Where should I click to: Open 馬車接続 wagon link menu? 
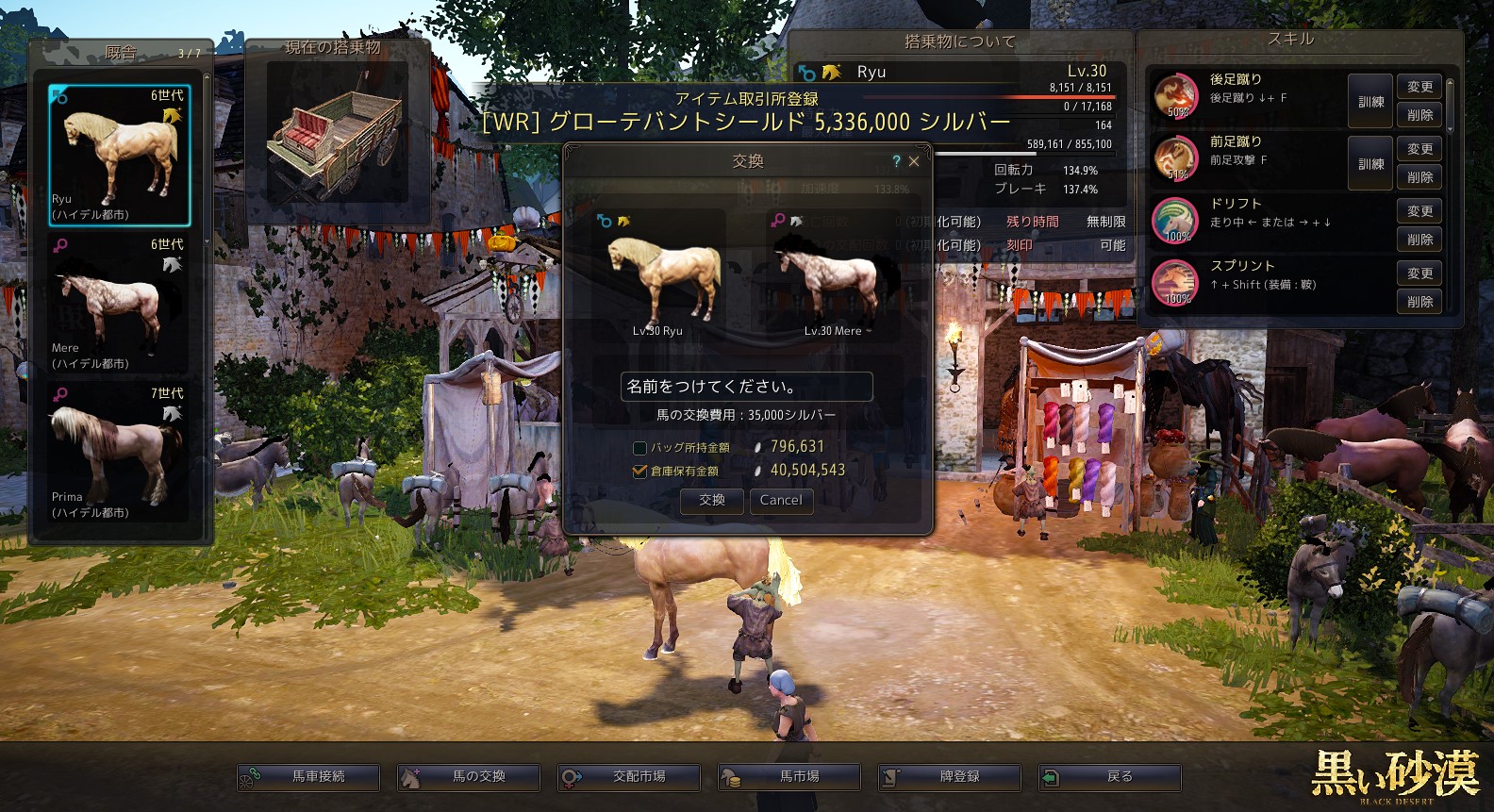[x=308, y=777]
